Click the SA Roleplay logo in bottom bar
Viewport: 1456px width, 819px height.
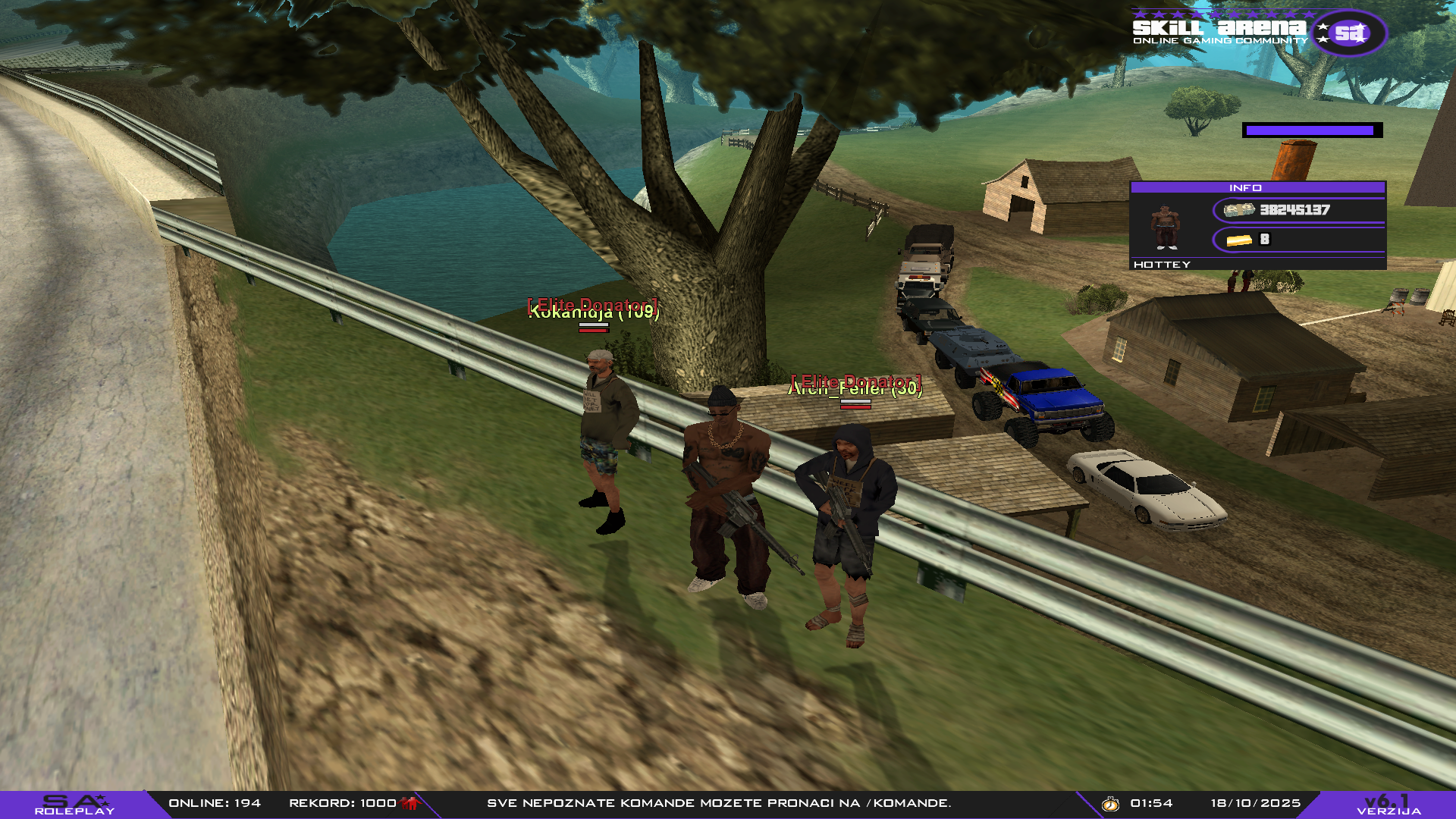[74, 805]
